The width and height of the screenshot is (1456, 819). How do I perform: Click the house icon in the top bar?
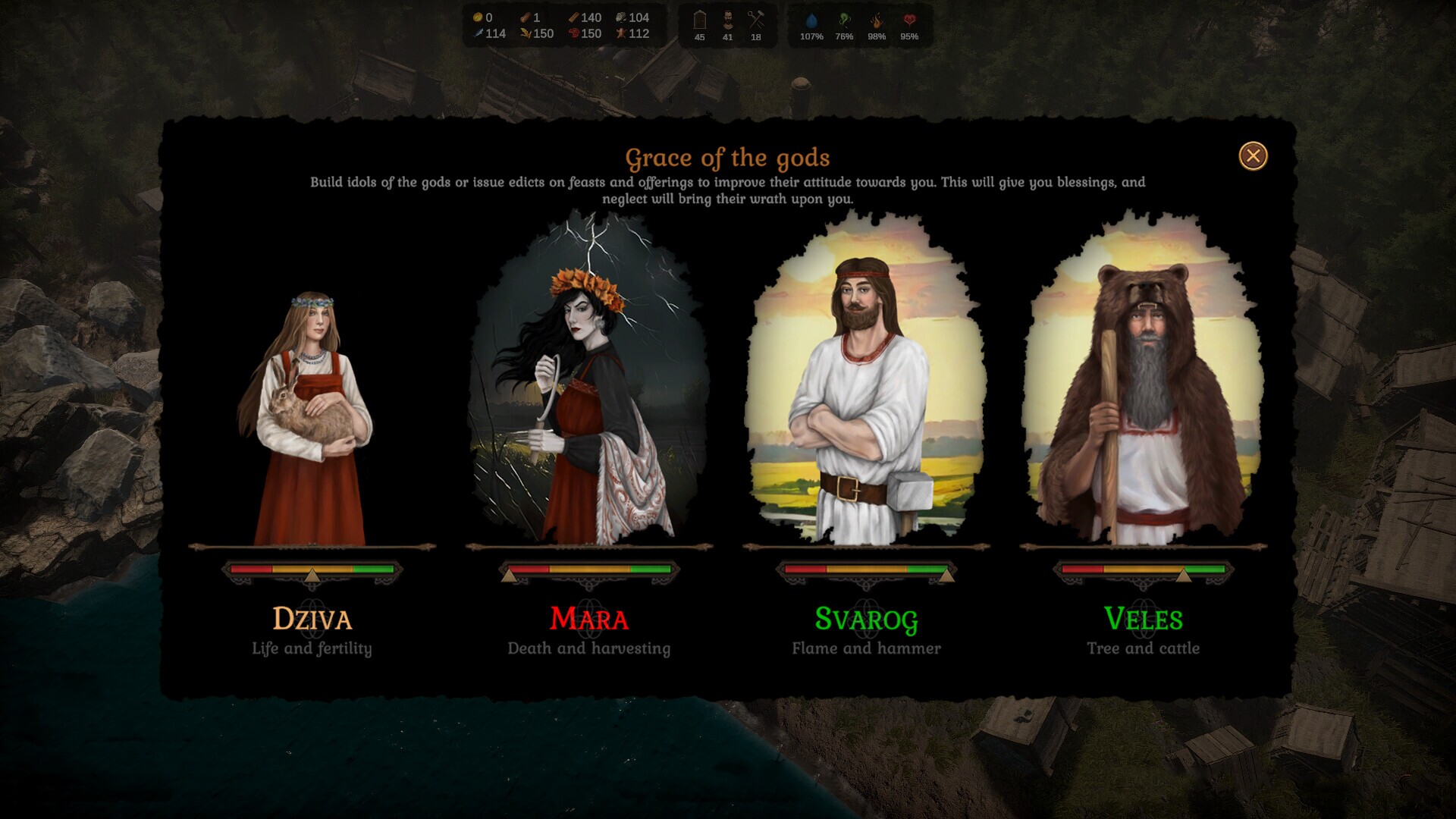(699, 20)
